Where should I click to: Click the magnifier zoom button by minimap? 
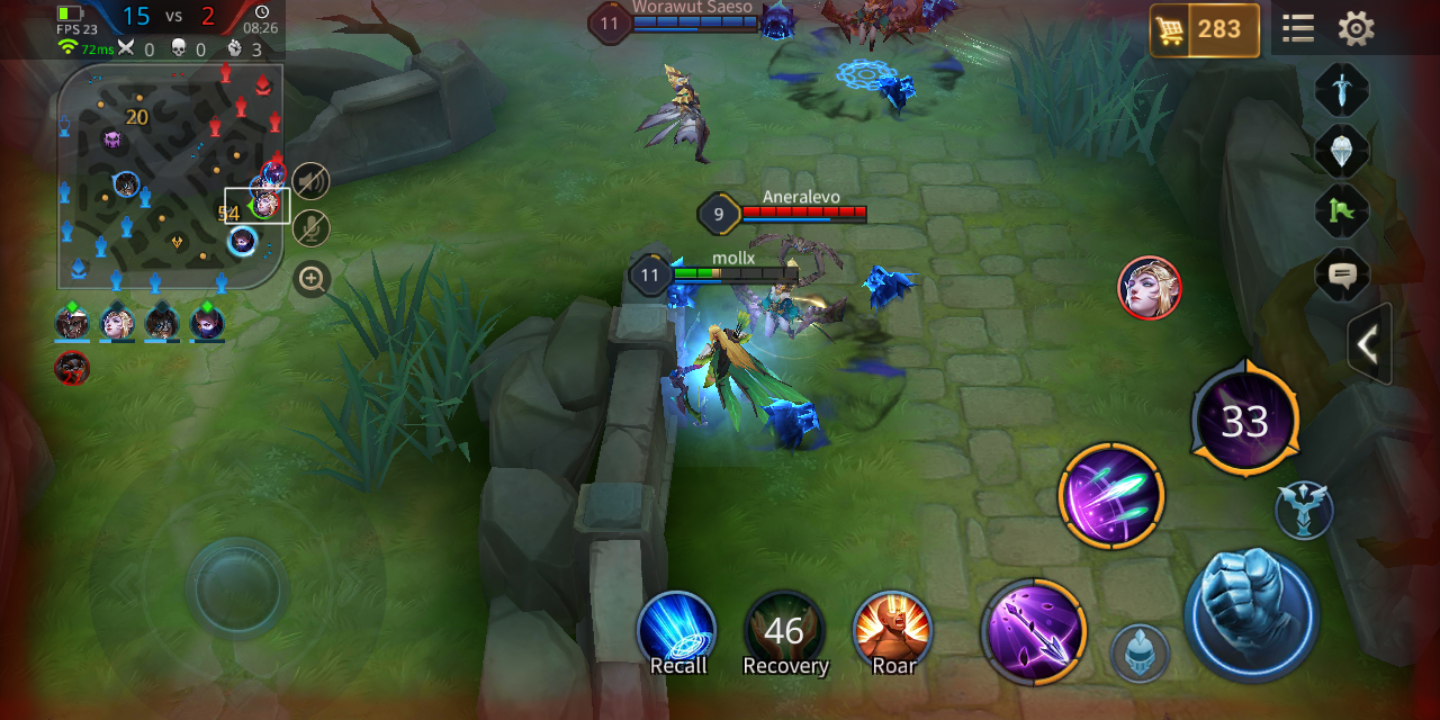point(312,279)
